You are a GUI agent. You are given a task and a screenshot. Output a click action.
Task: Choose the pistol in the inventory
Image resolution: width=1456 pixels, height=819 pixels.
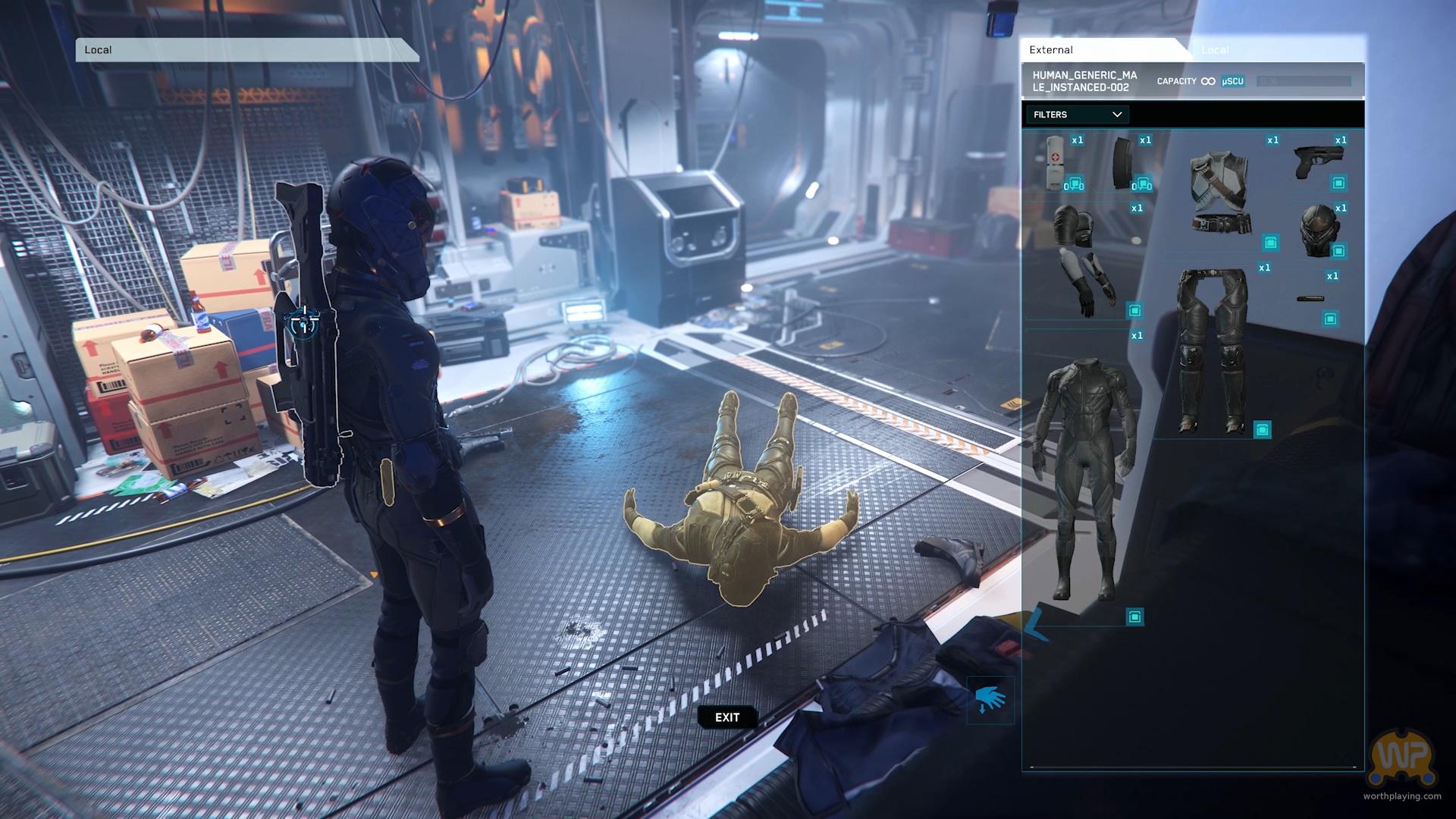pos(1319,162)
